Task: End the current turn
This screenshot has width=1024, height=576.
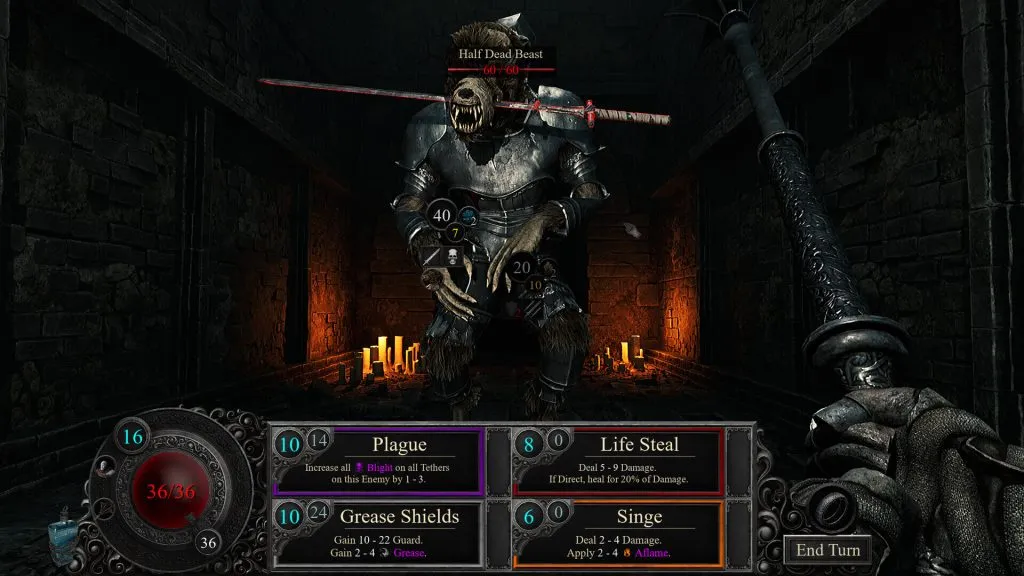Action: tap(826, 549)
